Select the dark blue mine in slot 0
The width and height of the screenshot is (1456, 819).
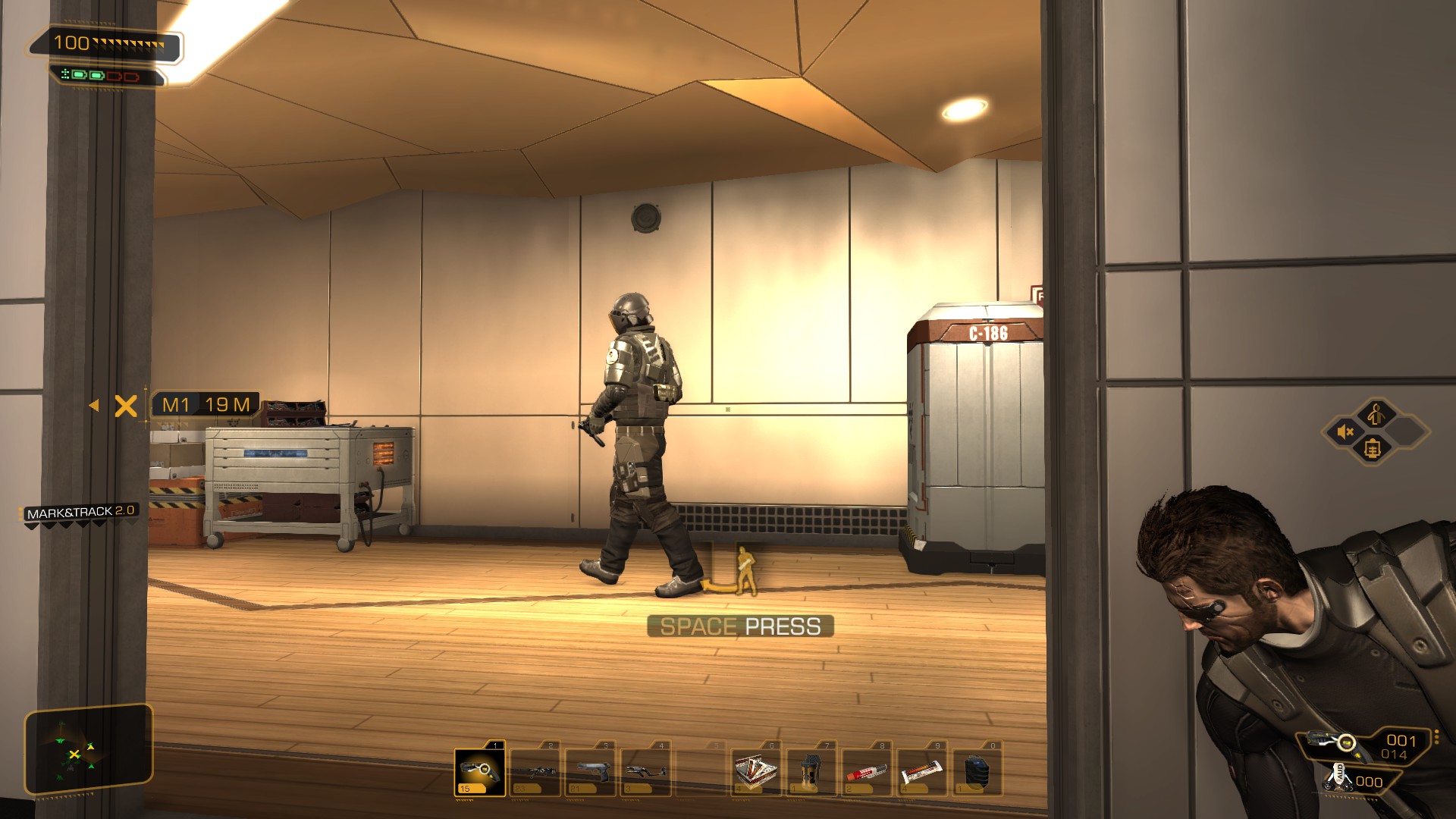(x=978, y=772)
